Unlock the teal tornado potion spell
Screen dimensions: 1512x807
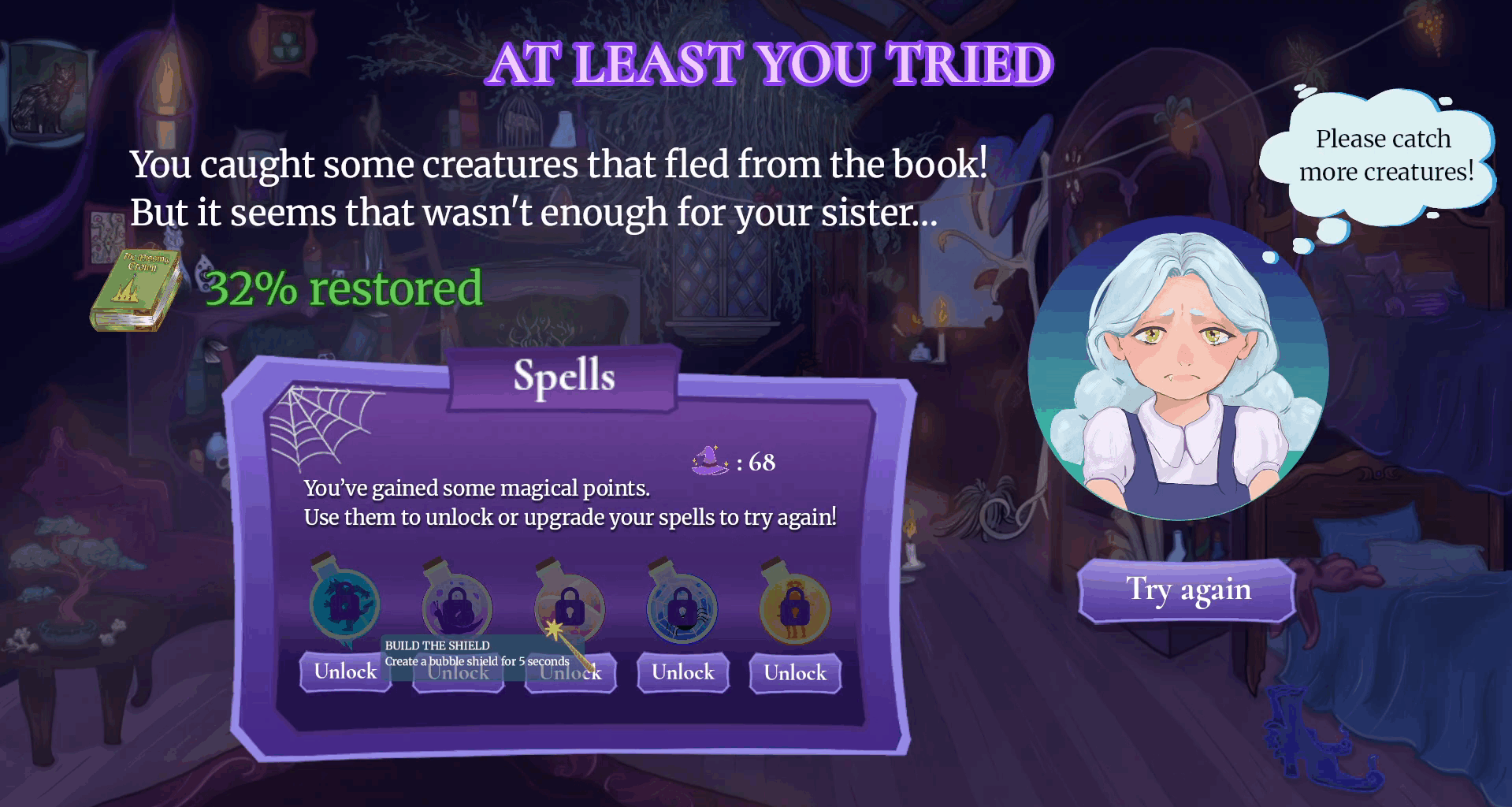pyautogui.click(x=345, y=672)
